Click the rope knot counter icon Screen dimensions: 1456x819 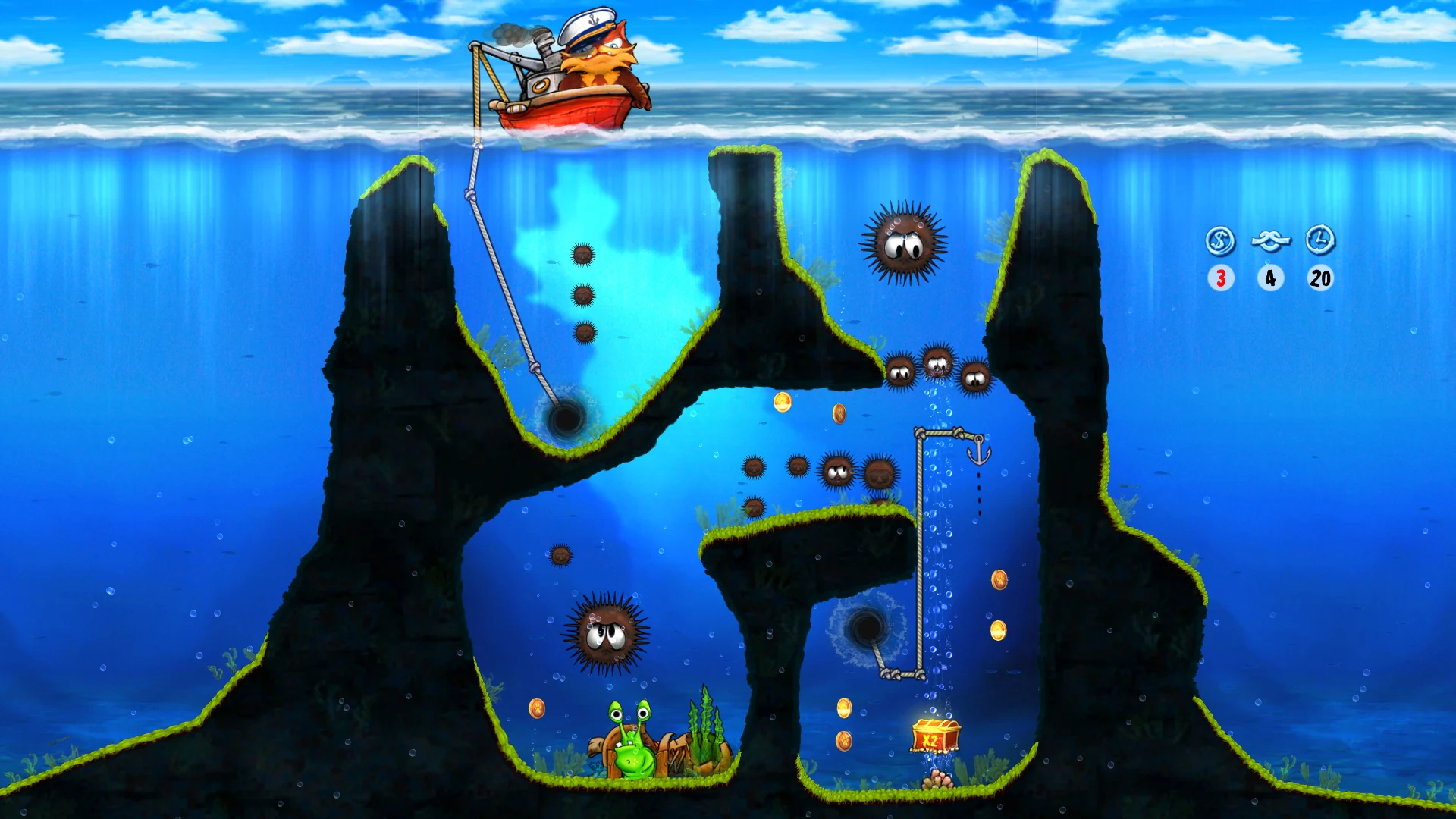pyautogui.click(x=1270, y=241)
